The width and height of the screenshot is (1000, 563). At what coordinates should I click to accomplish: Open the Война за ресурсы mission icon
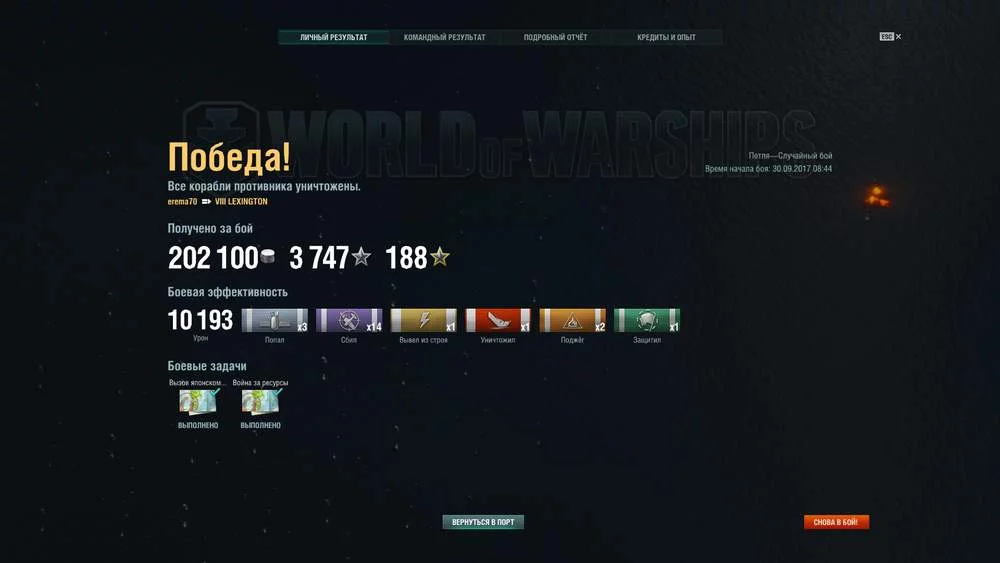(260, 401)
